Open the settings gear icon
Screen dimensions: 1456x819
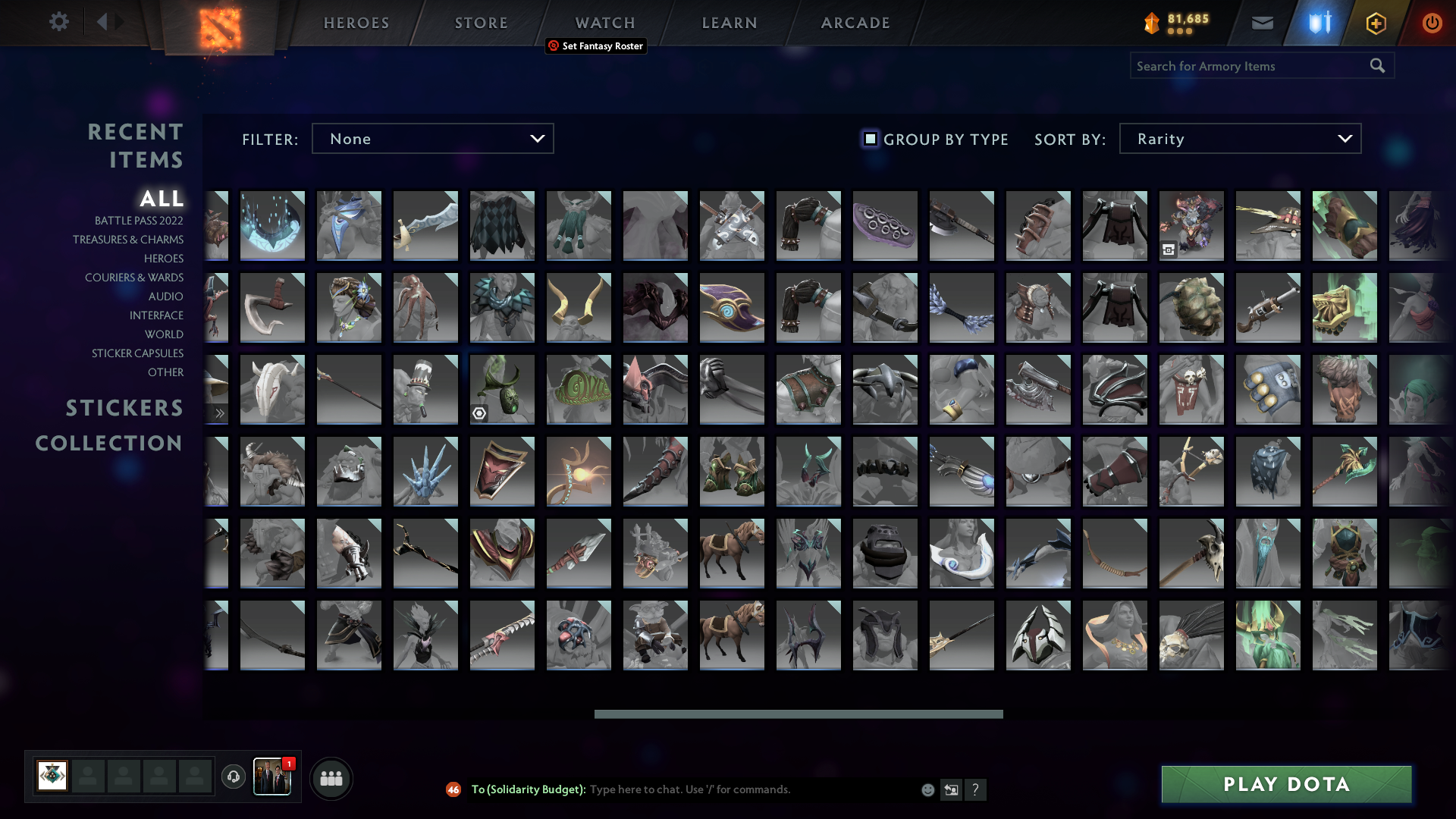point(59,22)
